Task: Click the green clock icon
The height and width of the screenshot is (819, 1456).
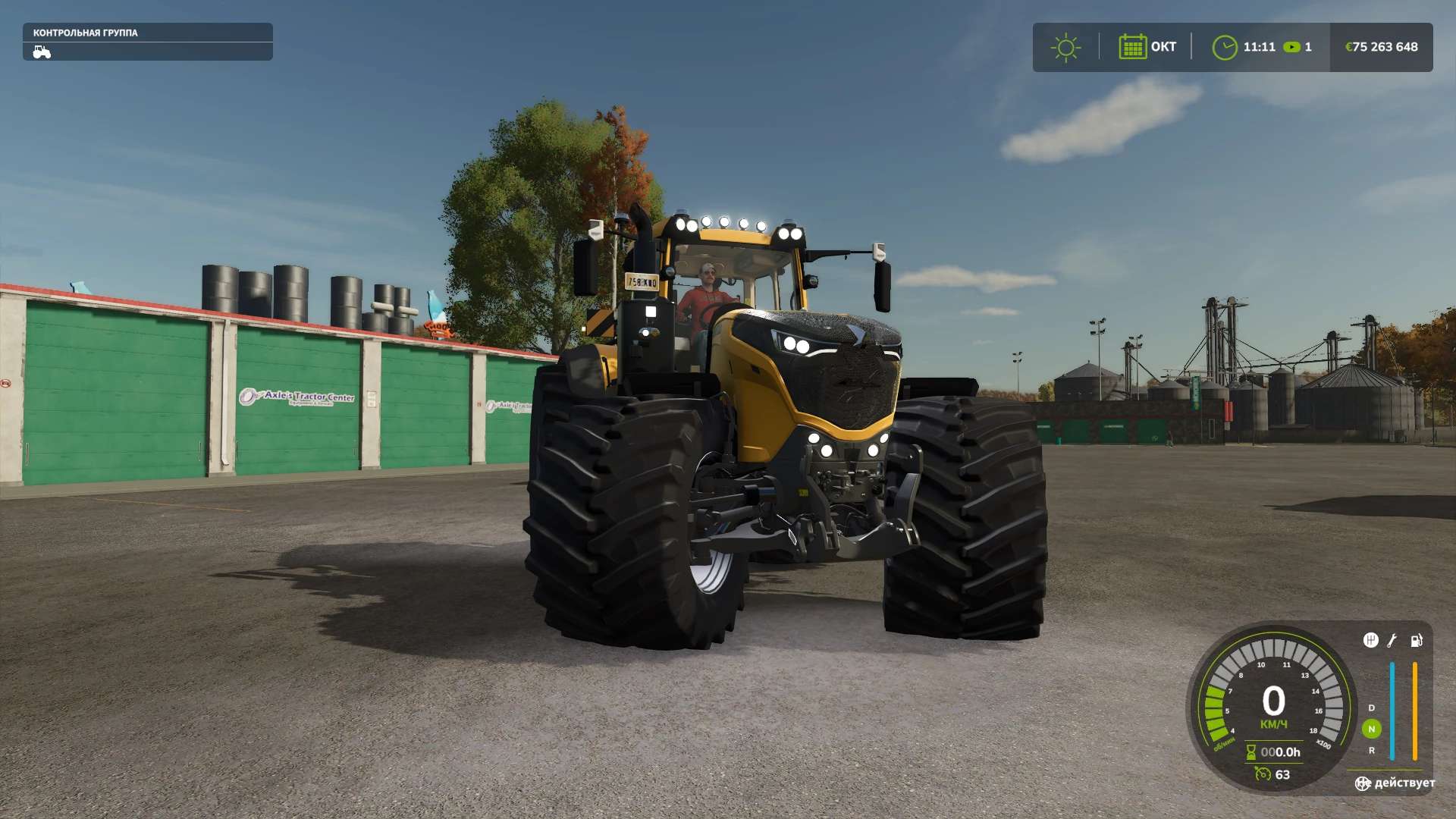Action: 1224,47
